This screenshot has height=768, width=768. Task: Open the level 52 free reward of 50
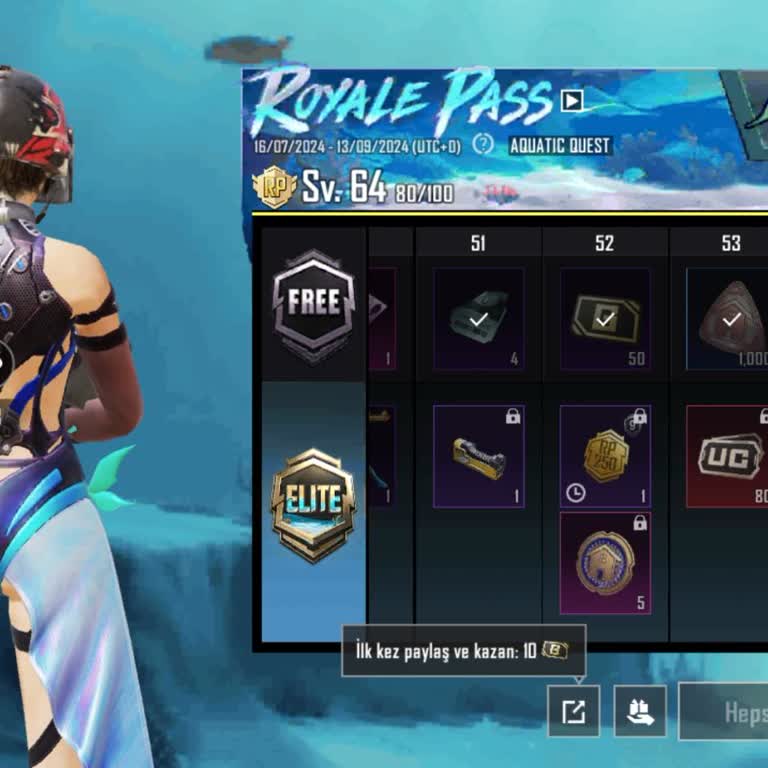coord(605,319)
